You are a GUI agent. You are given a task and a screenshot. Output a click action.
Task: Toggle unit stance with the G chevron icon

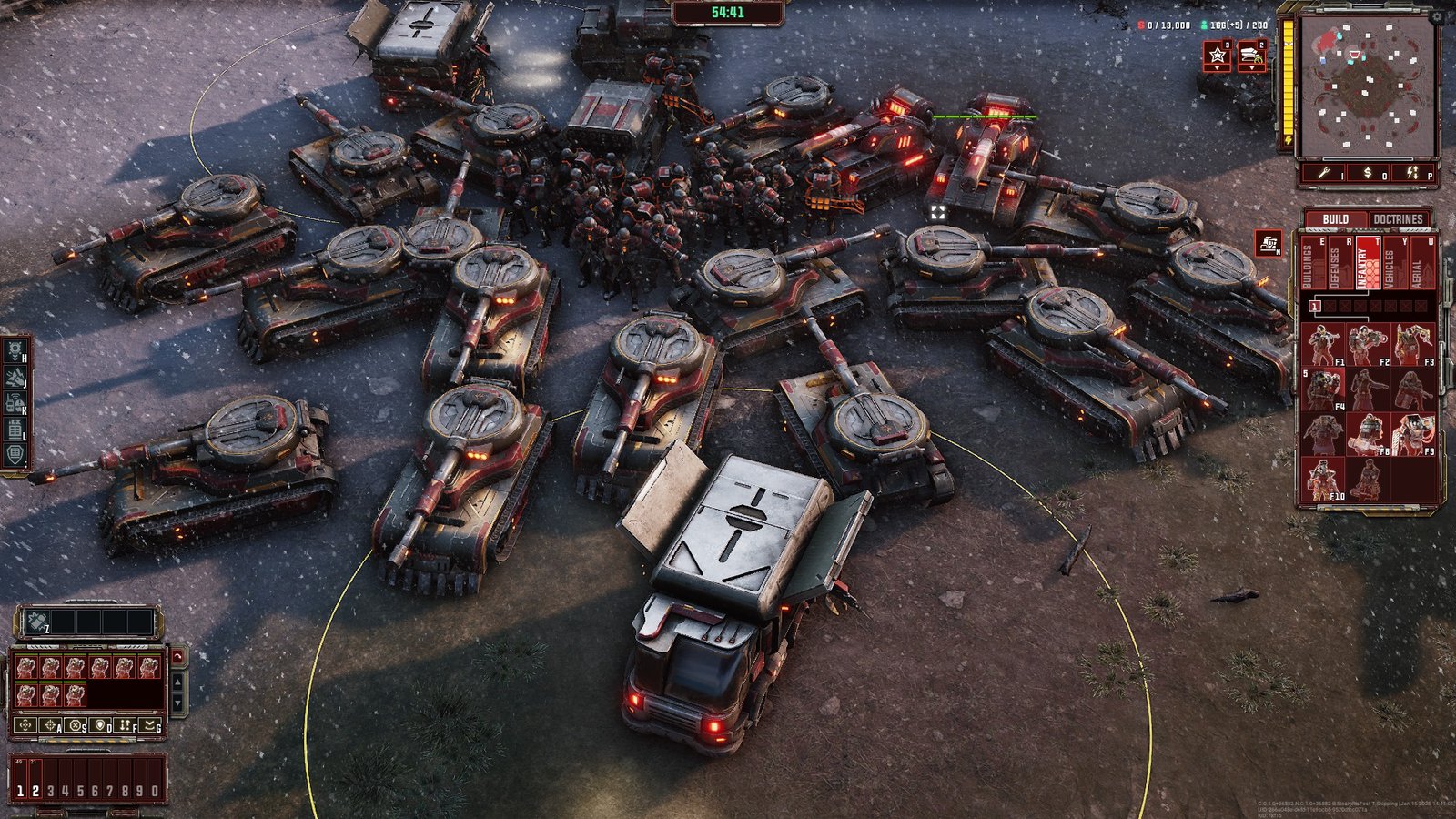(x=149, y=725)
